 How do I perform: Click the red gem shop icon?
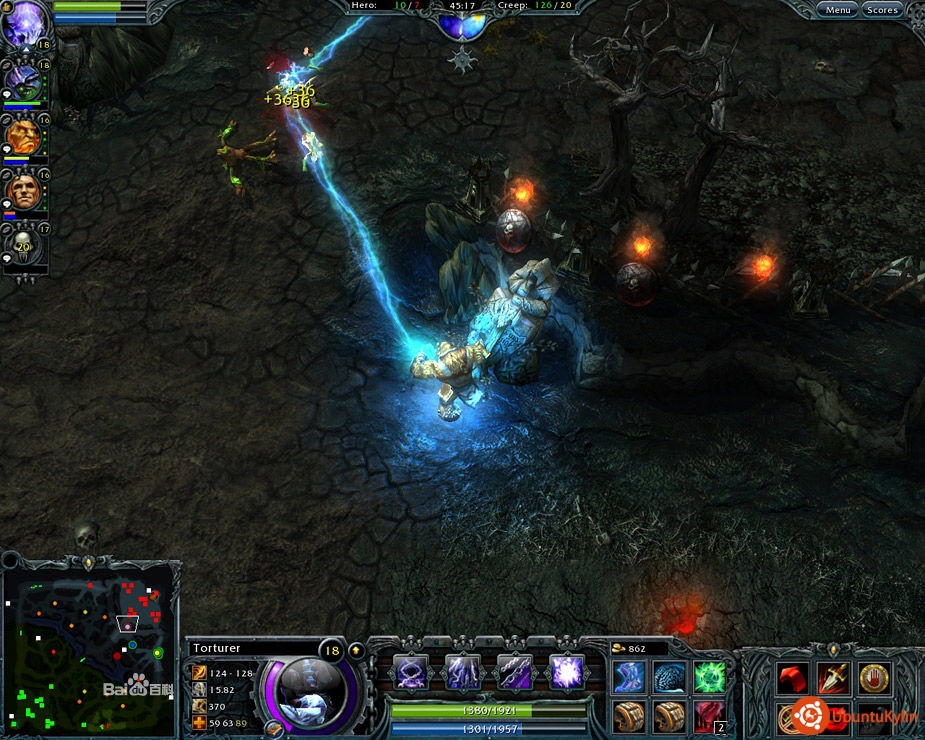794,679
